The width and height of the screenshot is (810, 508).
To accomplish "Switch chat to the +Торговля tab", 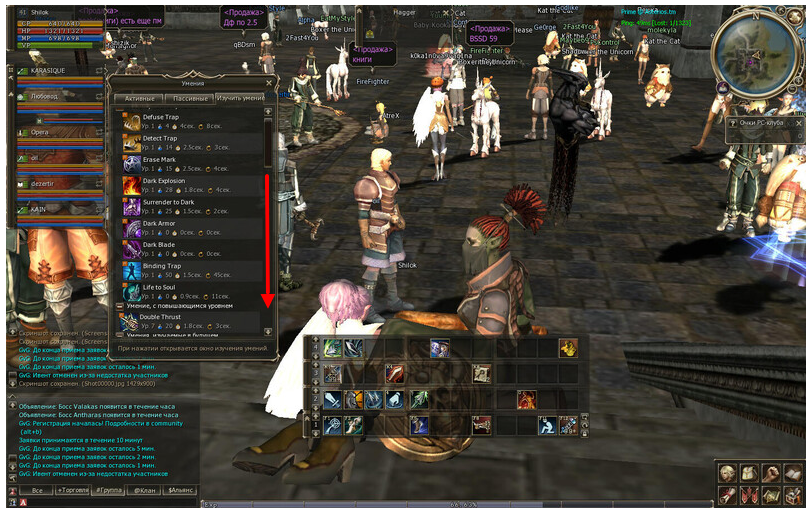I will (72, 491).
